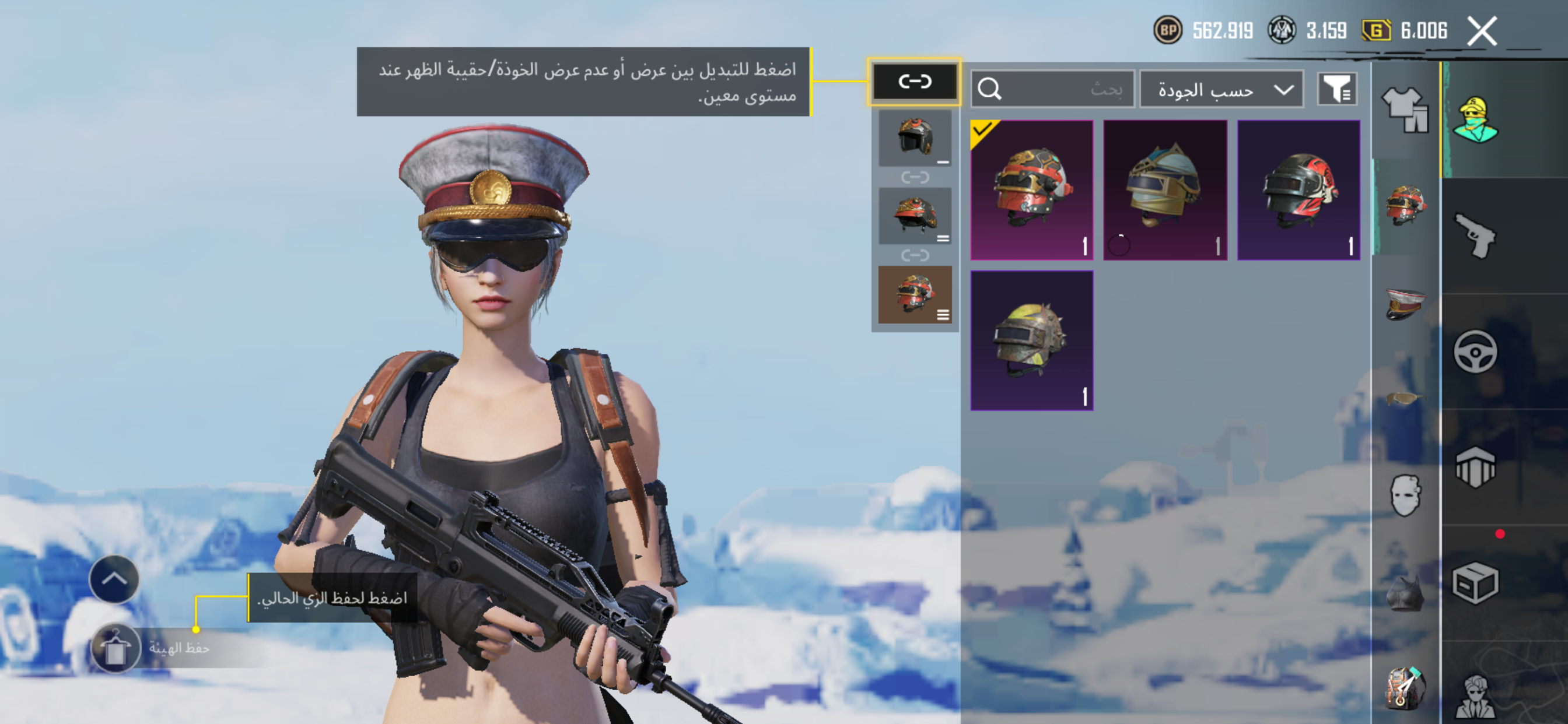Screen dimensions: 1568x724
Task: Select the rusty spiked yellow helmet
Action: (x=1031, y=340)
